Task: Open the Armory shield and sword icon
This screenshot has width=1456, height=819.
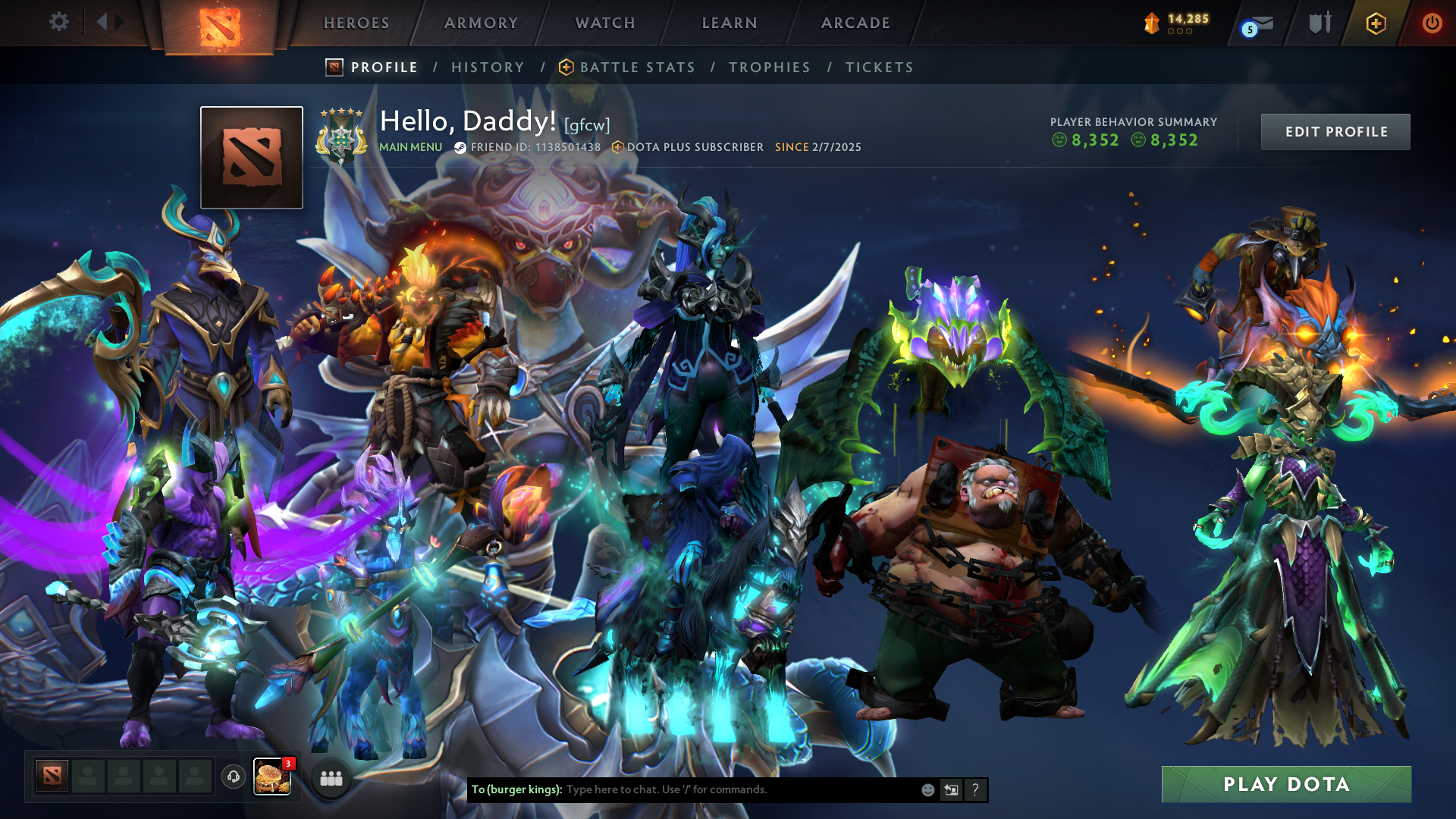Action: (1319, 23)
